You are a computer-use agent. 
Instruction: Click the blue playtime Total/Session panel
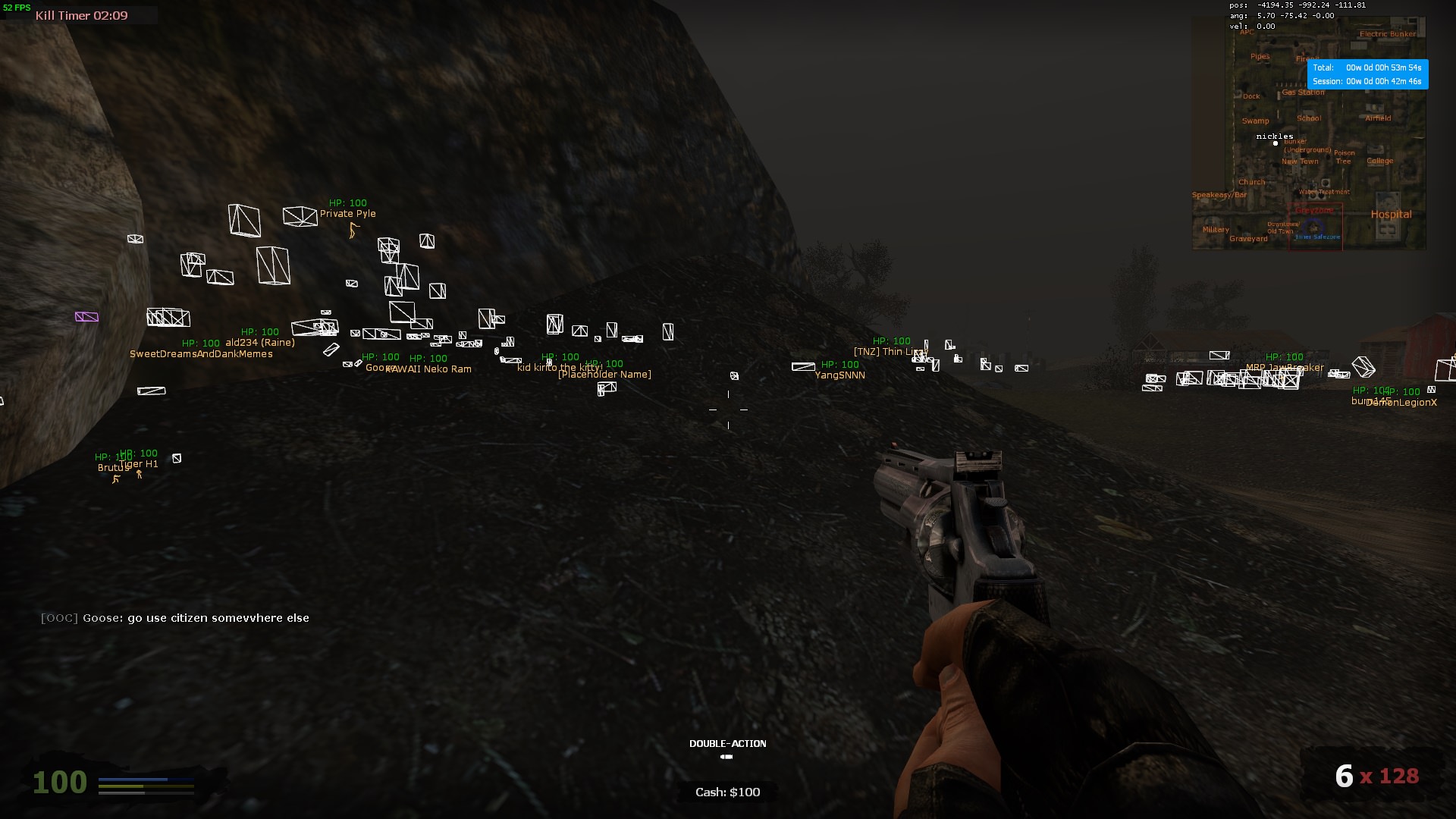pyautogui.click(x=1367, y=74)
